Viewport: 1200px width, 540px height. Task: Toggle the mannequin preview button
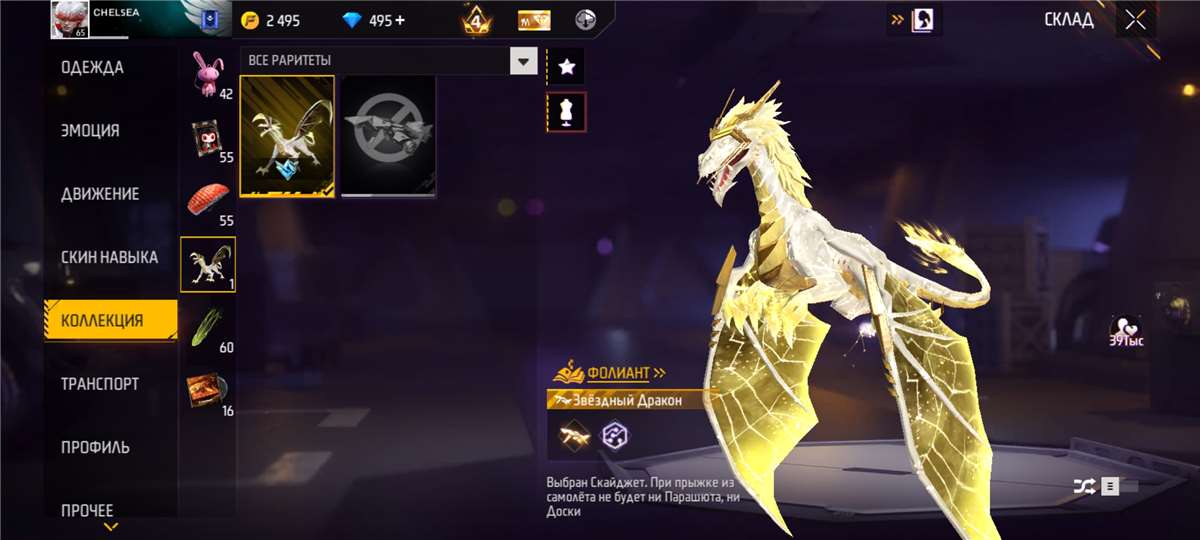[567, 113]
